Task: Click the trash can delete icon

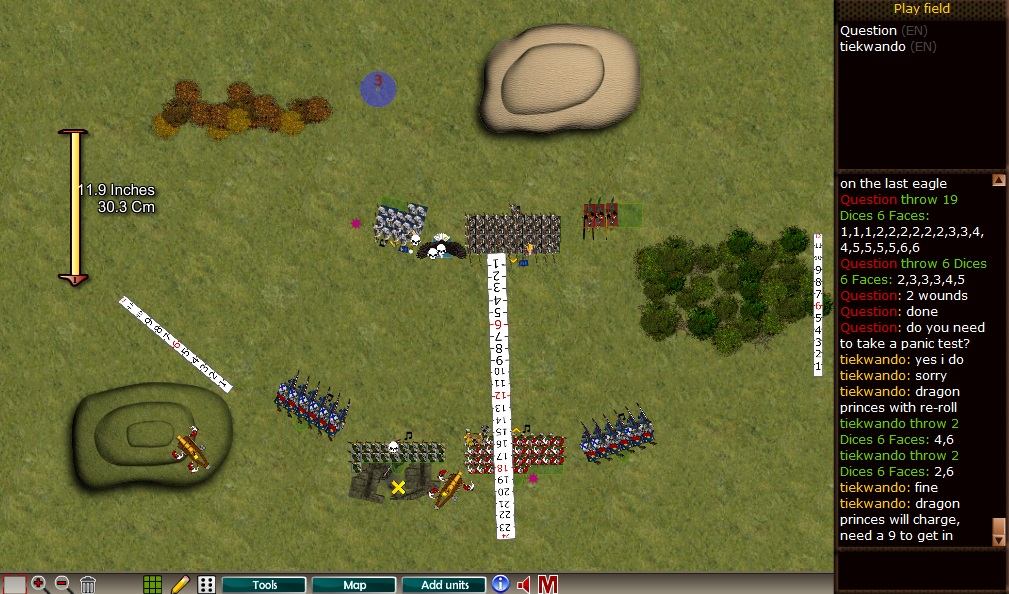Action: pyautogui.click(x=88, y=585)
